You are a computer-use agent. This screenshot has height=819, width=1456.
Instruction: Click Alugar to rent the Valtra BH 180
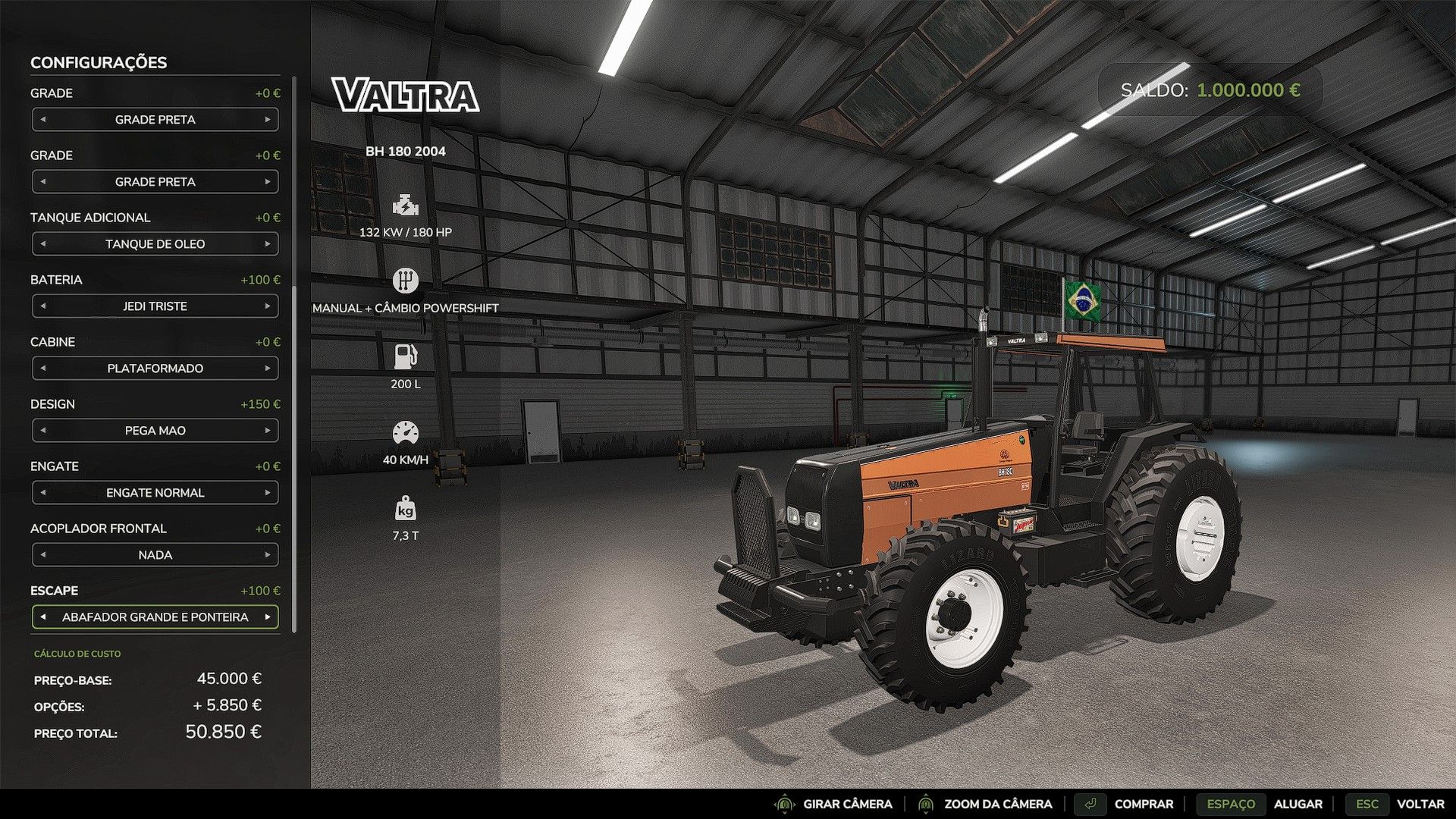pos(1298,804)
